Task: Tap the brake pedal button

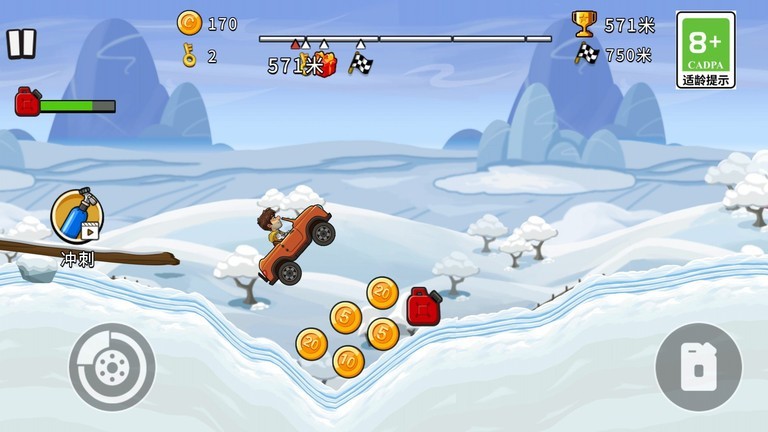Action: click(x=112, y=367)
